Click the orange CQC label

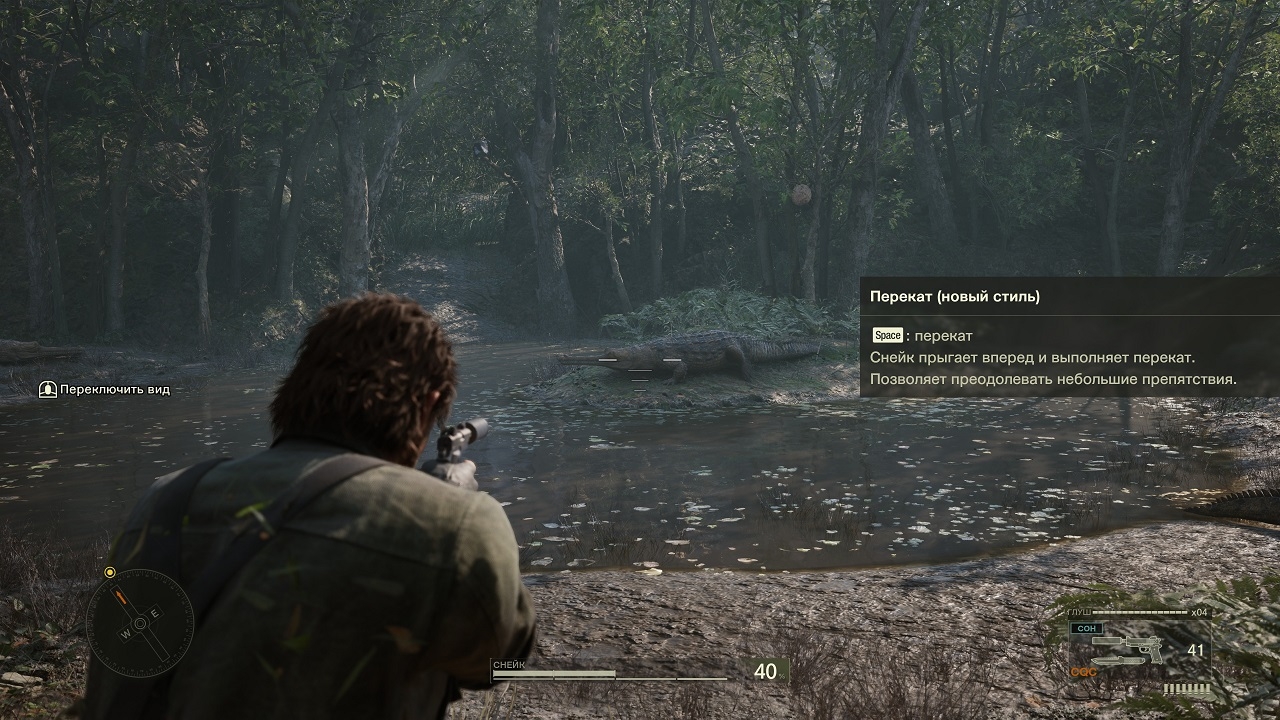coord(1083,673)
